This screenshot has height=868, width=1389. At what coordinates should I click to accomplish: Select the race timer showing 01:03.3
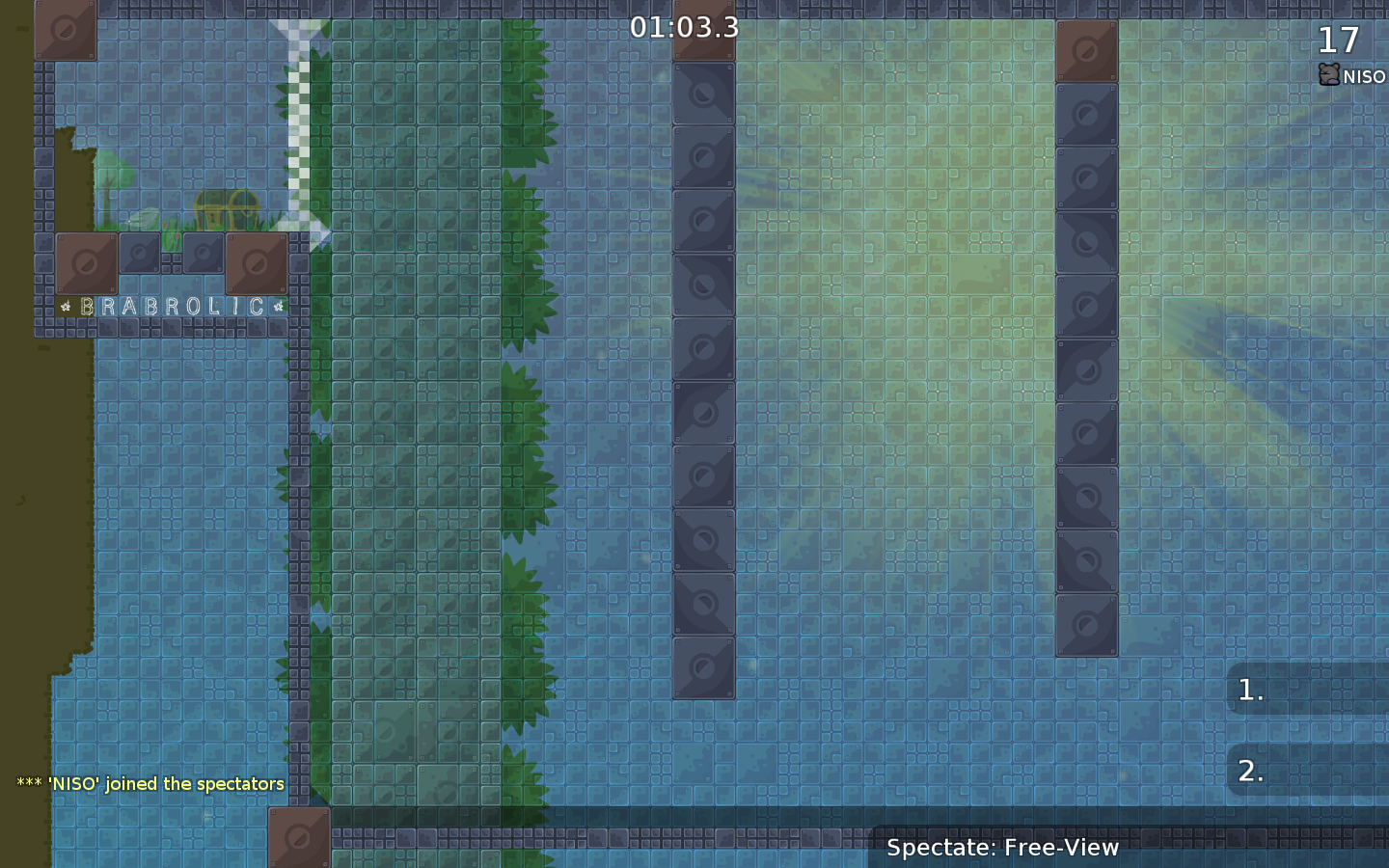(x=684, y=27)
